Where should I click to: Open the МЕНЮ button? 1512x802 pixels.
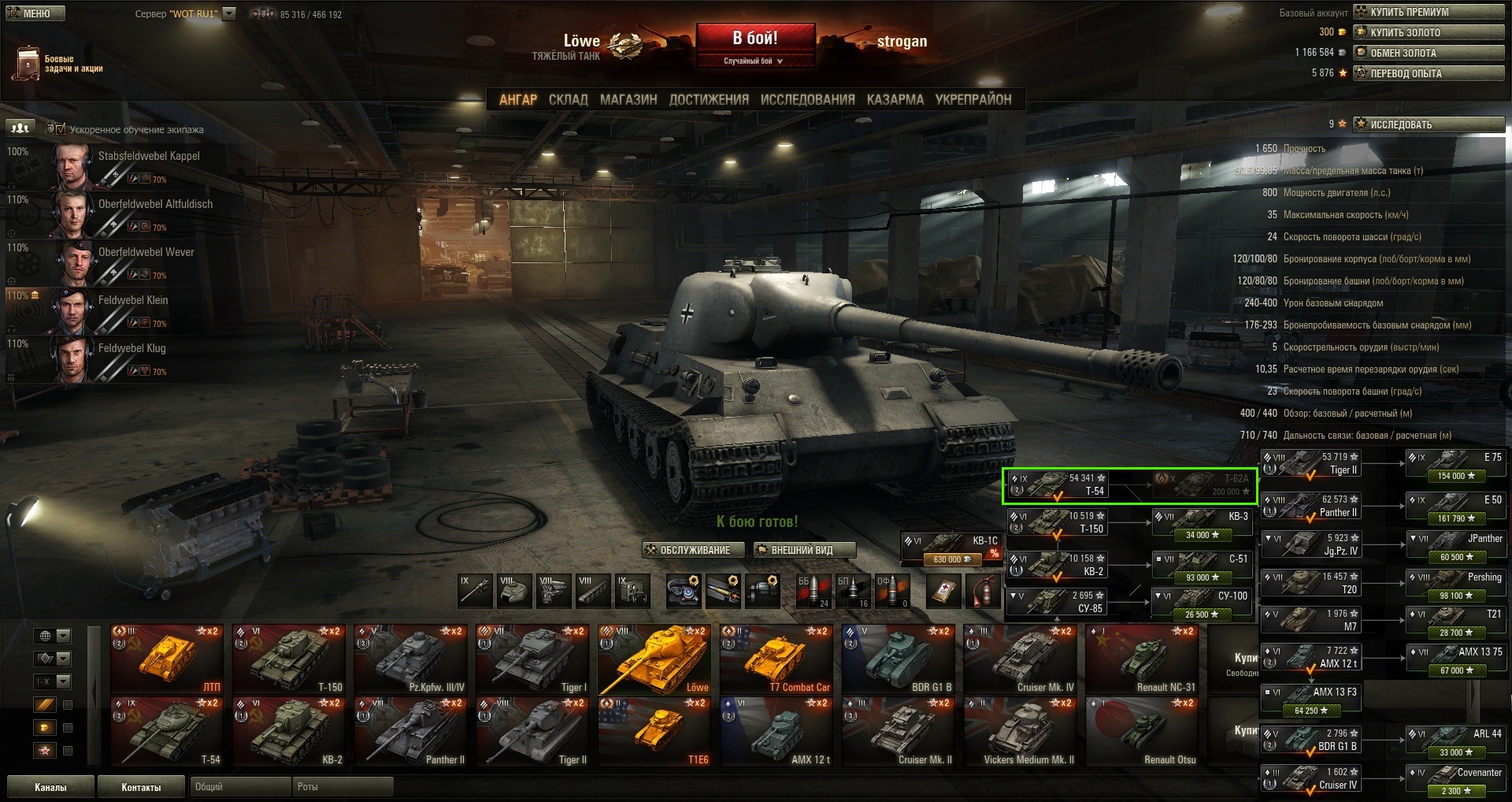[x=35, y=13]
